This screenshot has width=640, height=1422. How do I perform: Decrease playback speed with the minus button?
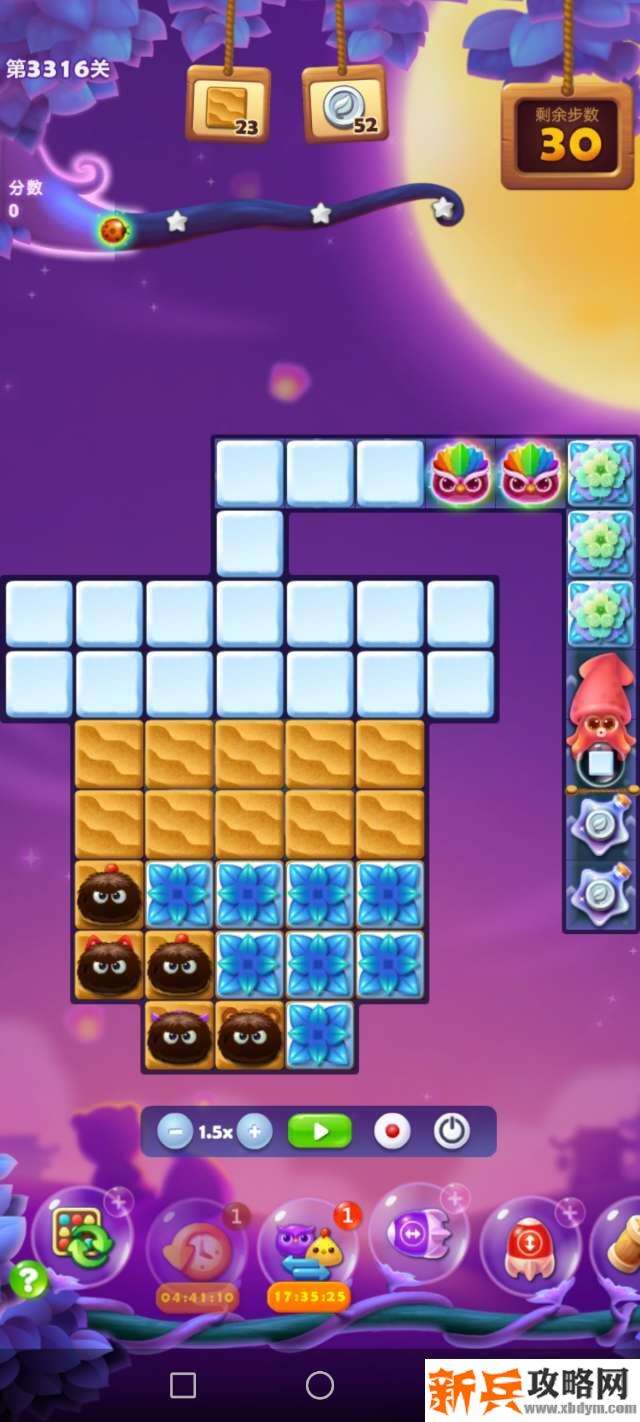(x=175, y=1132)
